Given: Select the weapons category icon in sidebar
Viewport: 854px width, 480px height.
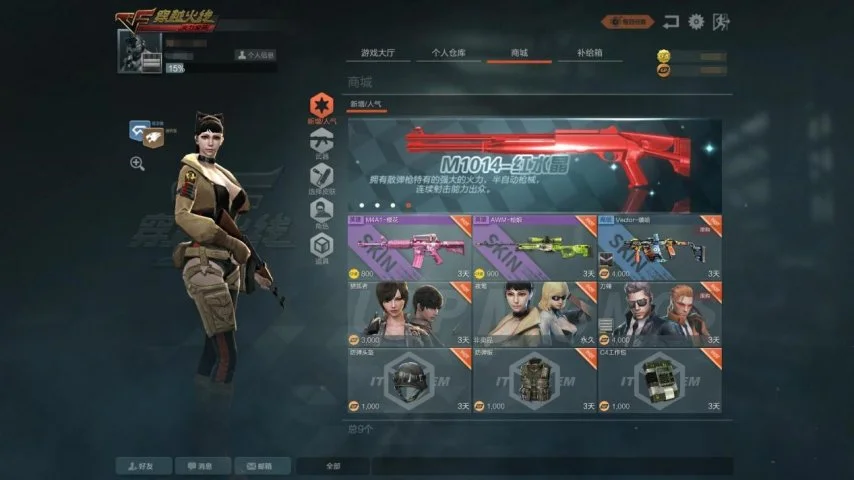Looking at the screenshot, I should click(321, 141).
